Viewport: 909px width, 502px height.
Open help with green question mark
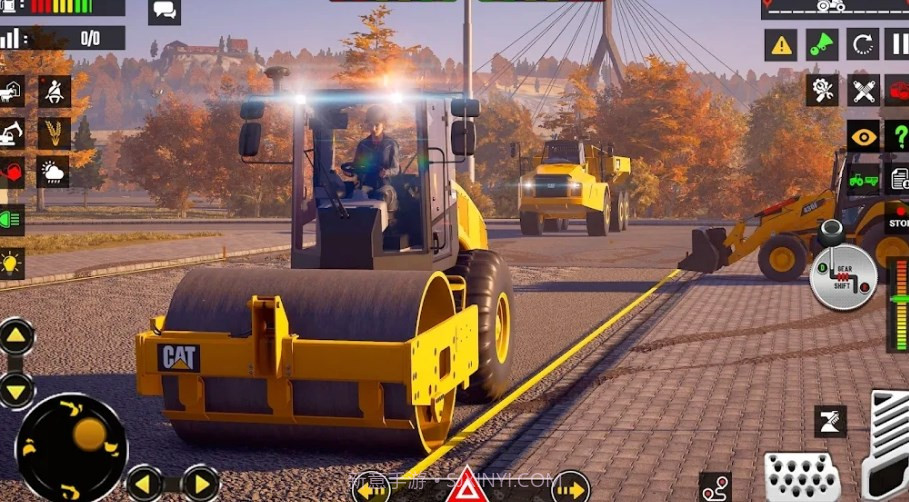point(897,136)
